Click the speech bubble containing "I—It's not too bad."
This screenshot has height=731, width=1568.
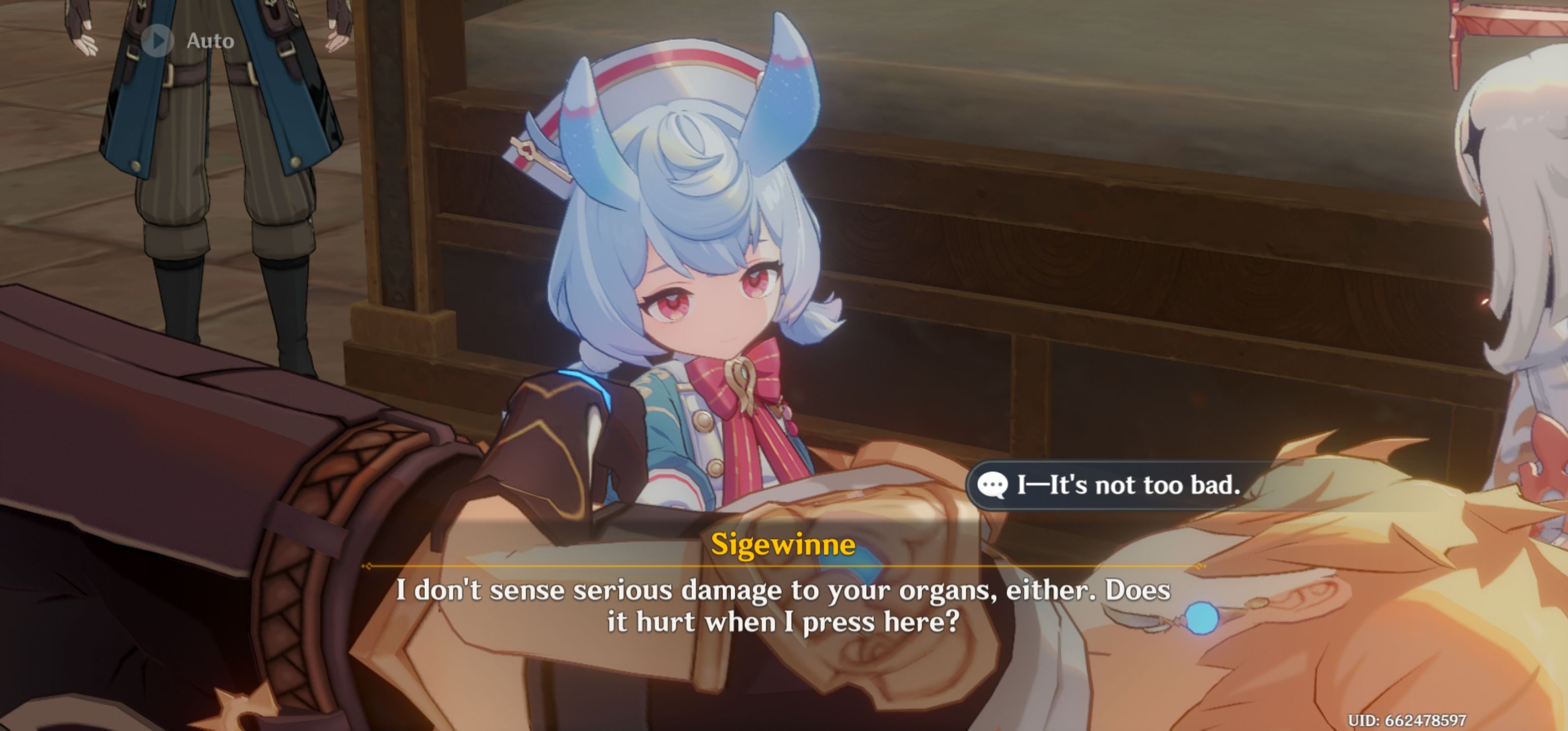coord(1108,485)
